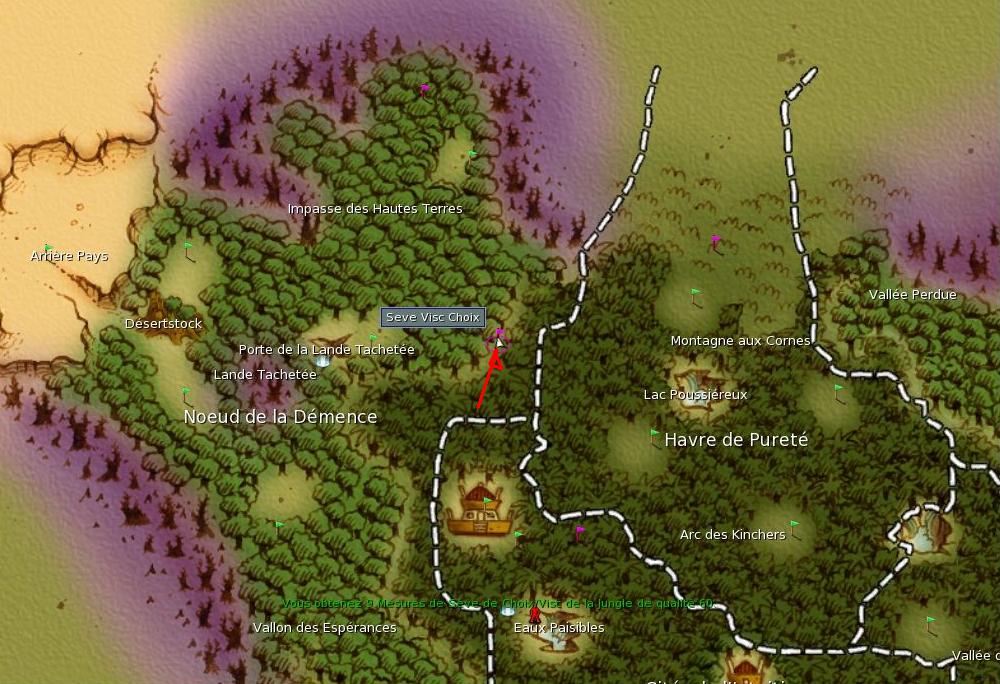1000x684 pixels.
Task: Pick the green flag above Désertstock
Action: tap(188, 246)
